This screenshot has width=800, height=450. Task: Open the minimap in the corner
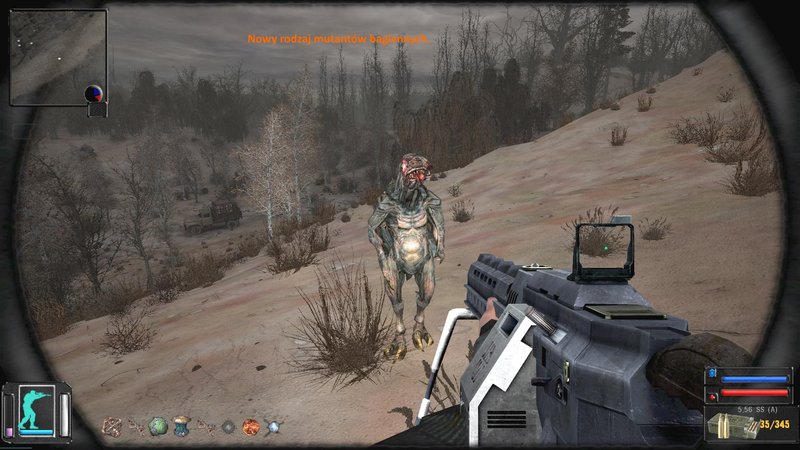(x=58, y=56)
